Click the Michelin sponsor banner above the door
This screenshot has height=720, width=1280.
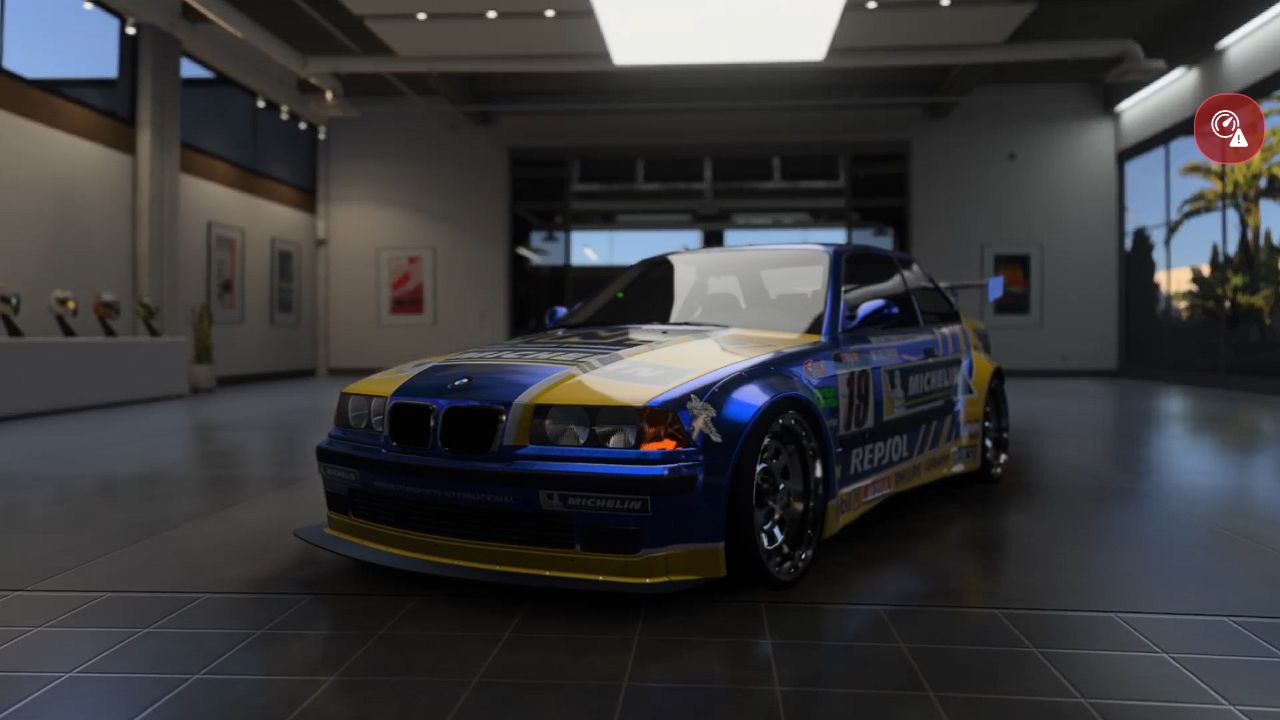click(928, 381)
